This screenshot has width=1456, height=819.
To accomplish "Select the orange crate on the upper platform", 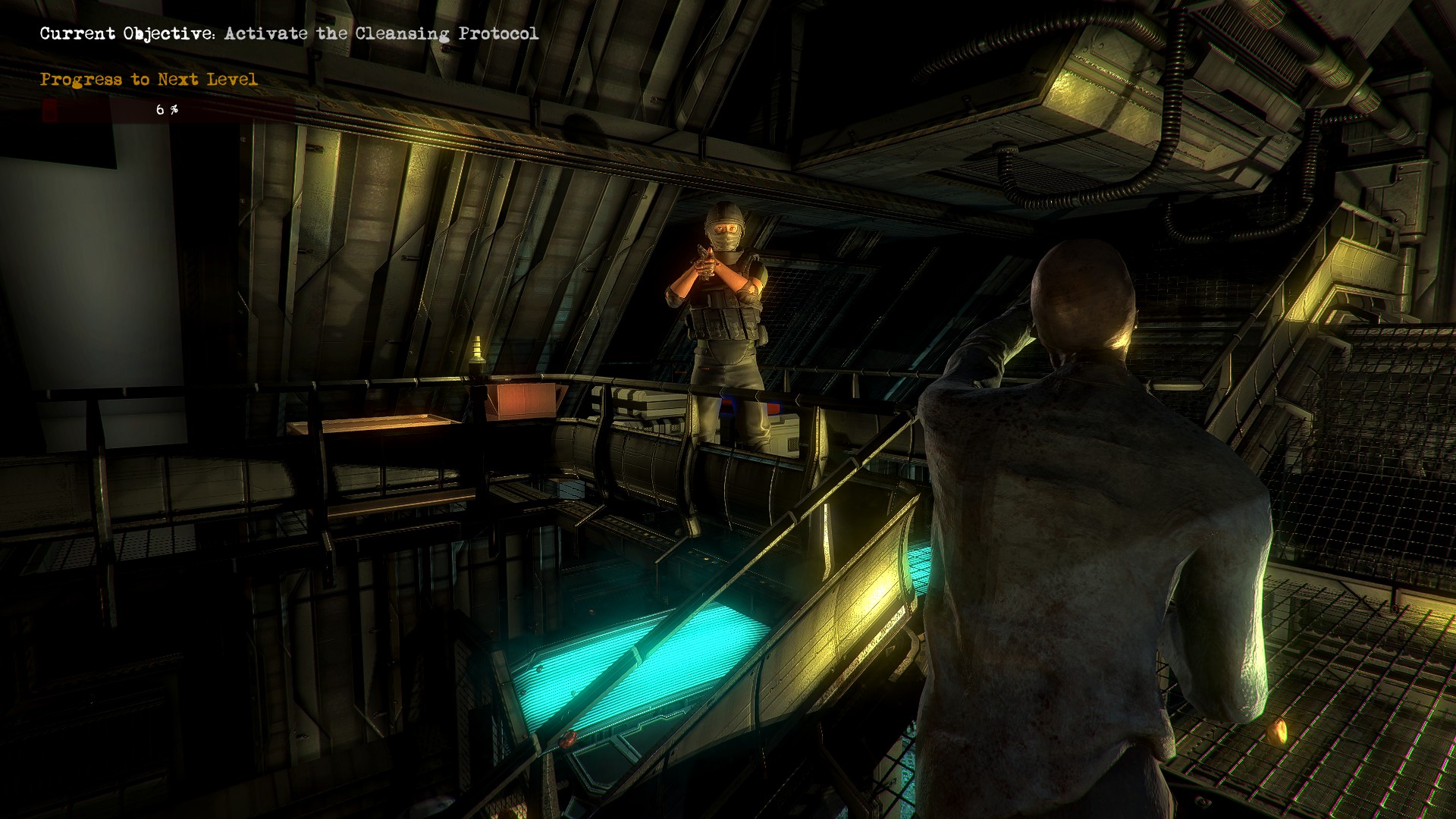I will click(522, 402).
